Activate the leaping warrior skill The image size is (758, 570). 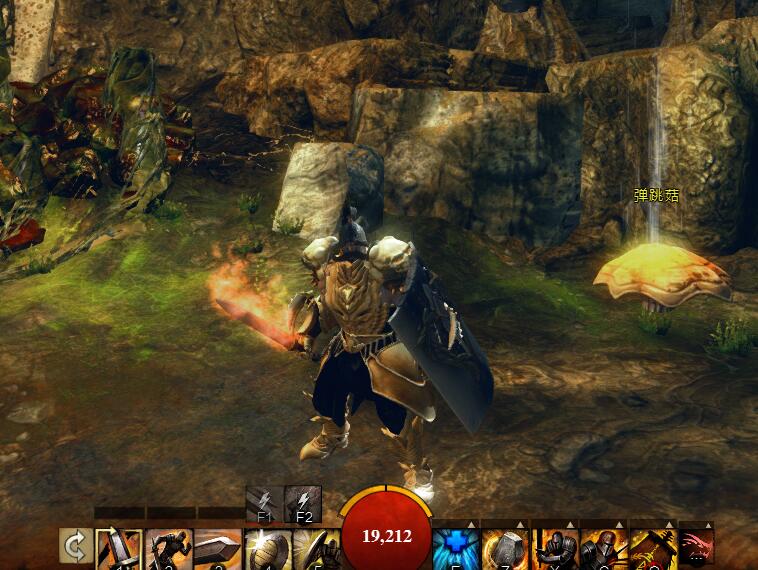coord(168,550)
